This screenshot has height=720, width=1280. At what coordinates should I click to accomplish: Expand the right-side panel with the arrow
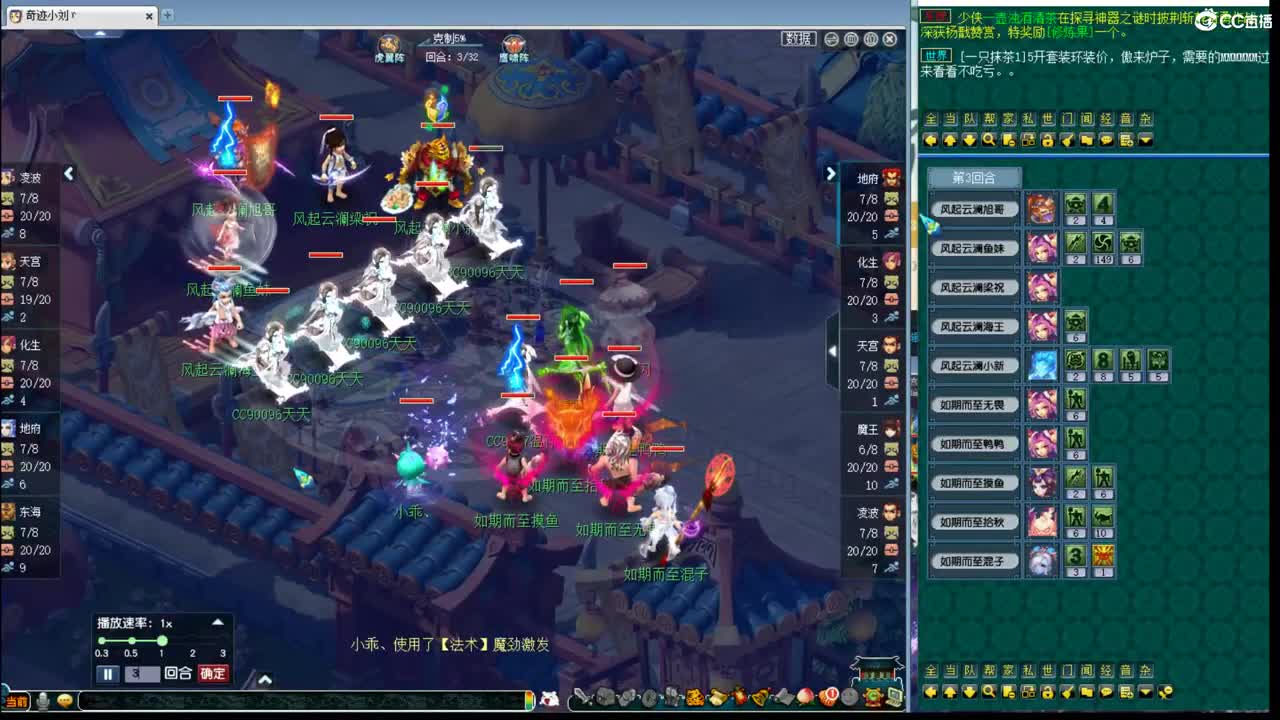tap(831, 172)
